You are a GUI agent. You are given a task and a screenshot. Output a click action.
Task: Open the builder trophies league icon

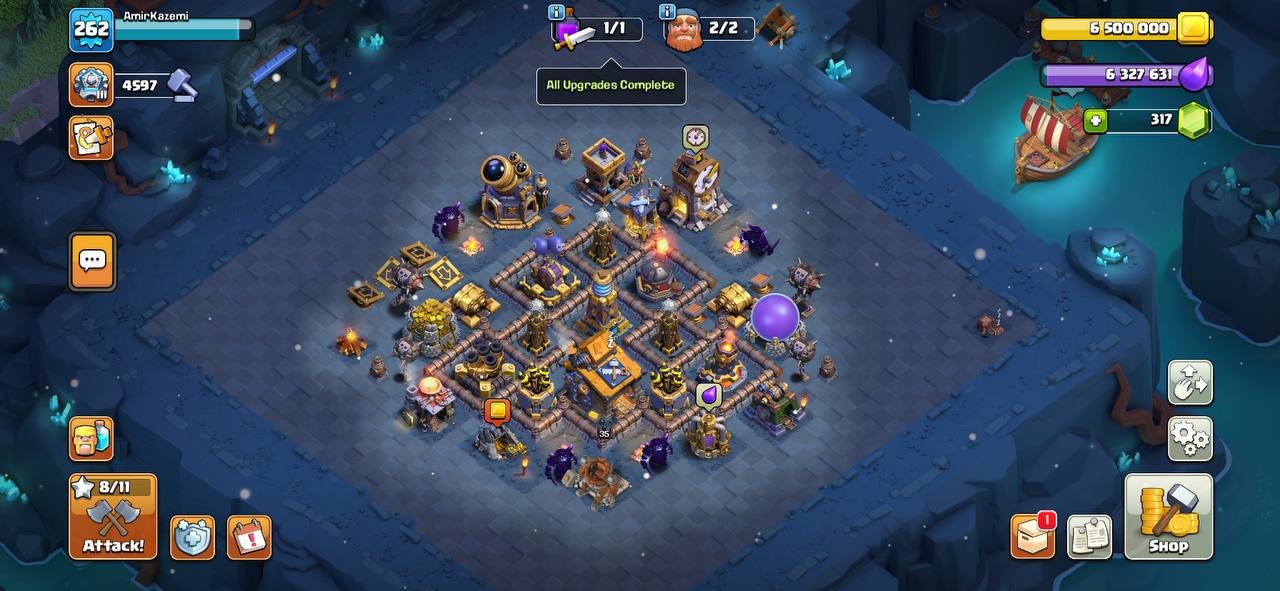coord(91,85)
